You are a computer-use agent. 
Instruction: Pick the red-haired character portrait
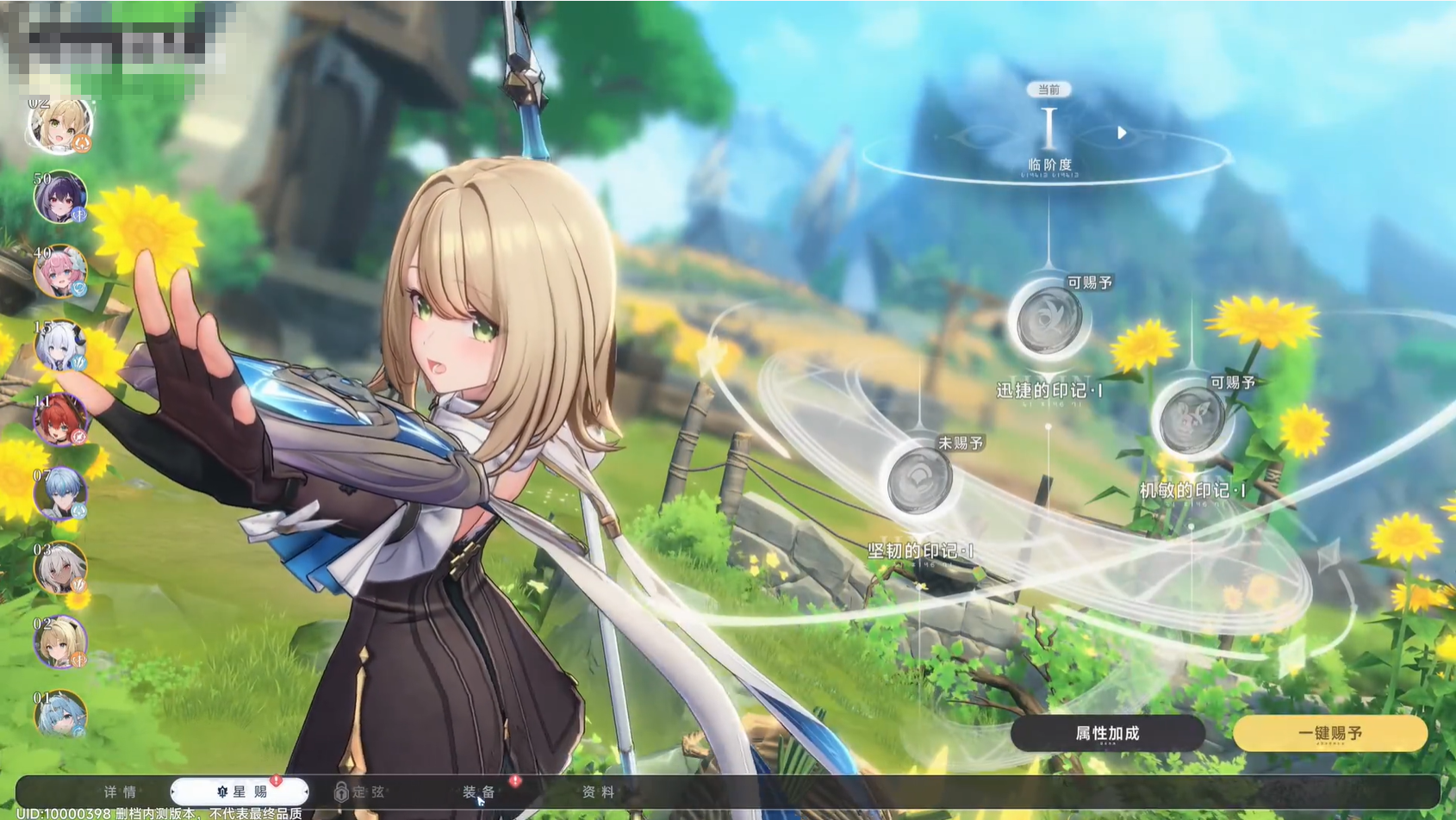point(60,420)
